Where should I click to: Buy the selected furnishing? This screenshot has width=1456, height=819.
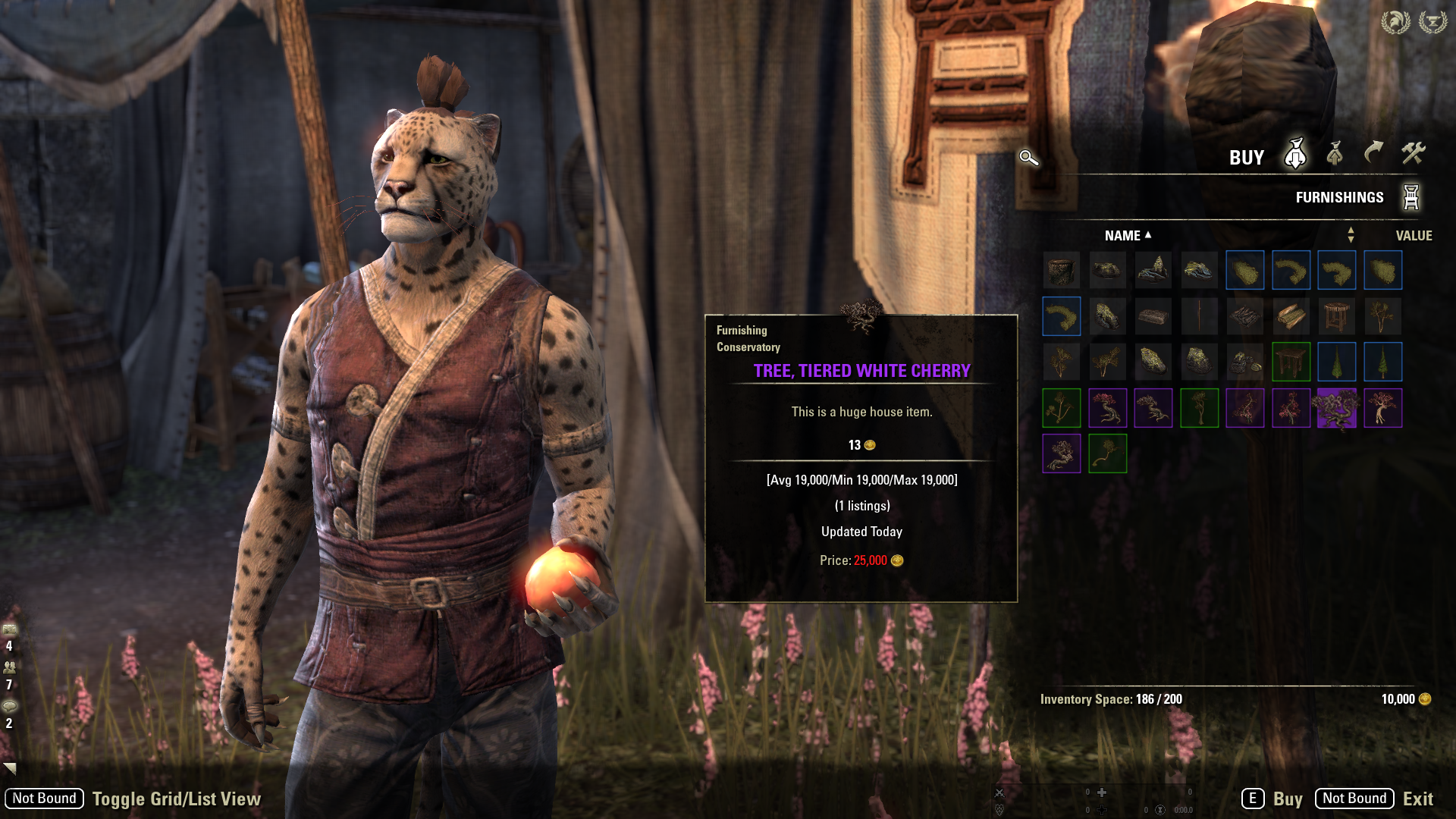1287,799
